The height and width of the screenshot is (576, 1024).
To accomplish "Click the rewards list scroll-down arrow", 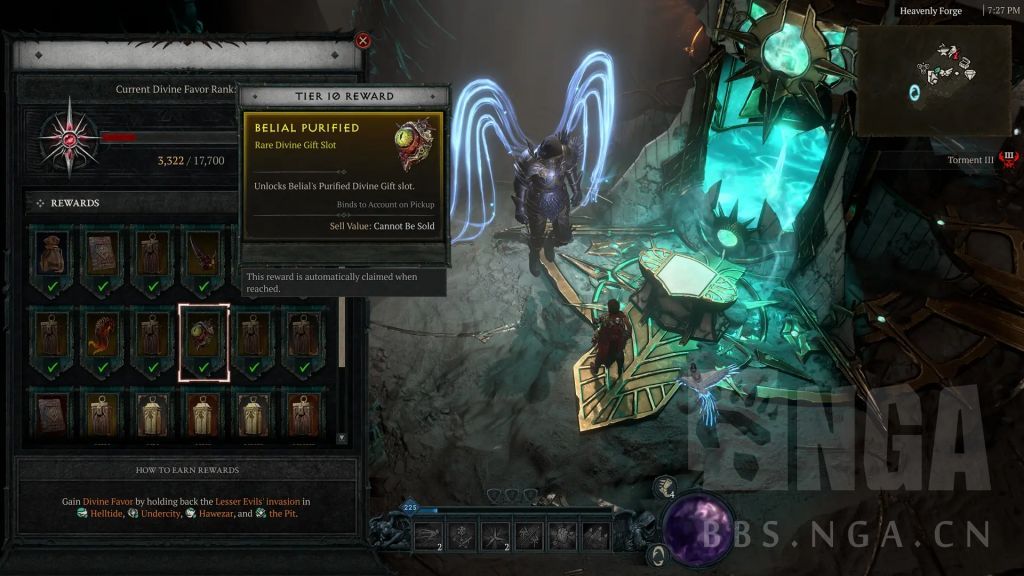I will point(343,438).
